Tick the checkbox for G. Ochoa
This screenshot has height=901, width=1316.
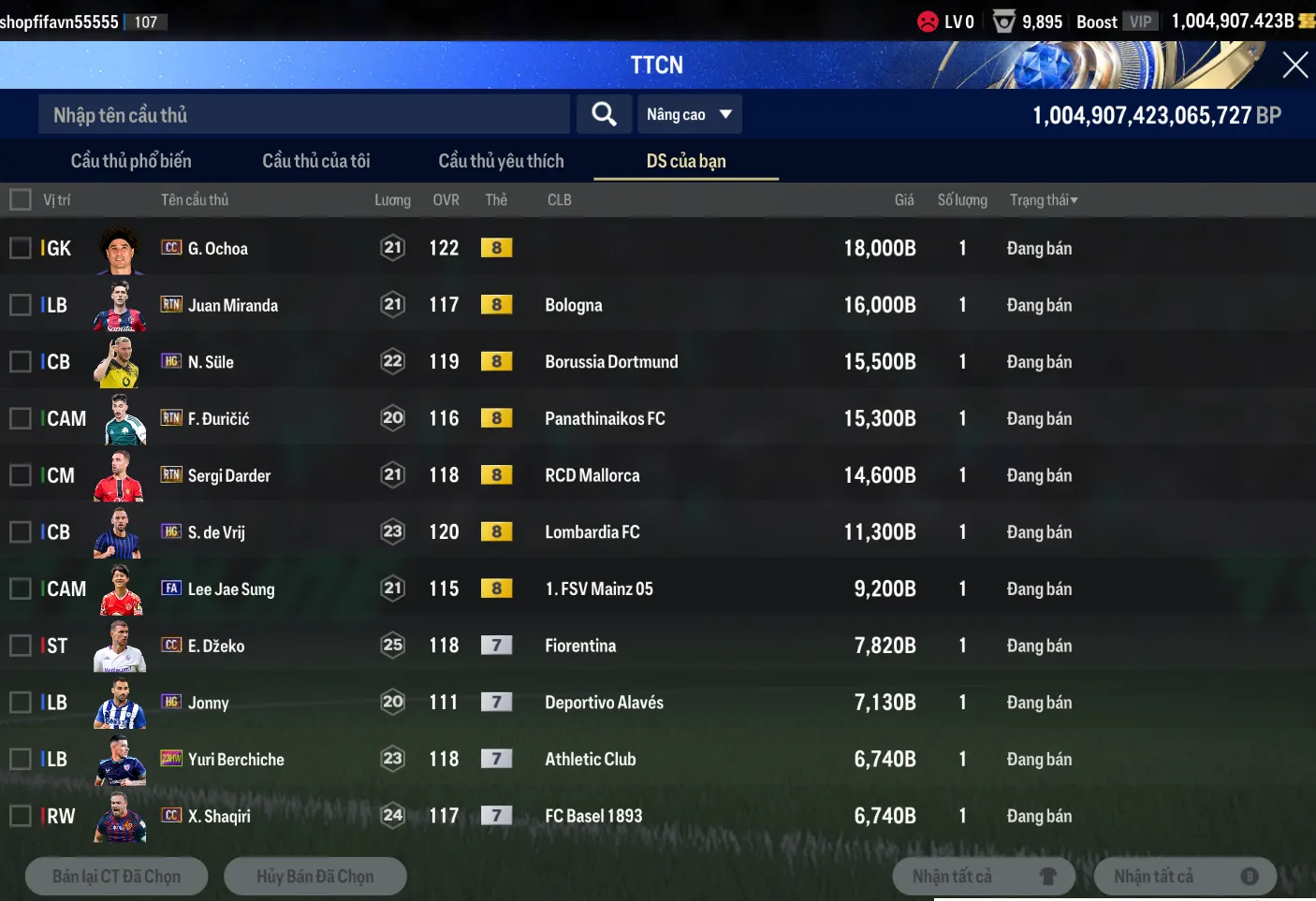point(21,248)
